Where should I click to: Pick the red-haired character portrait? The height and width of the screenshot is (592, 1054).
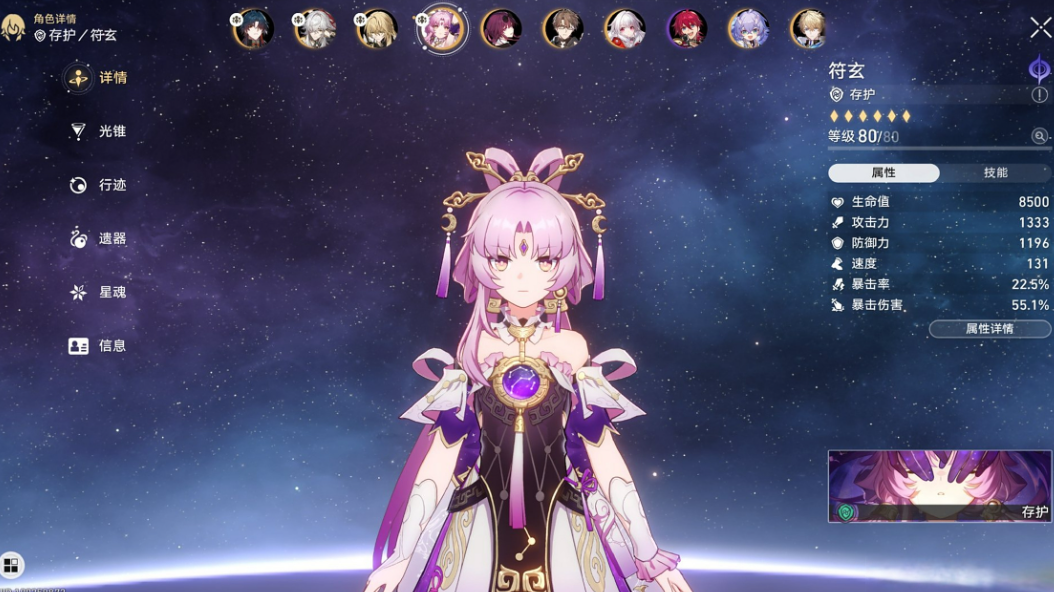(687, 29)
